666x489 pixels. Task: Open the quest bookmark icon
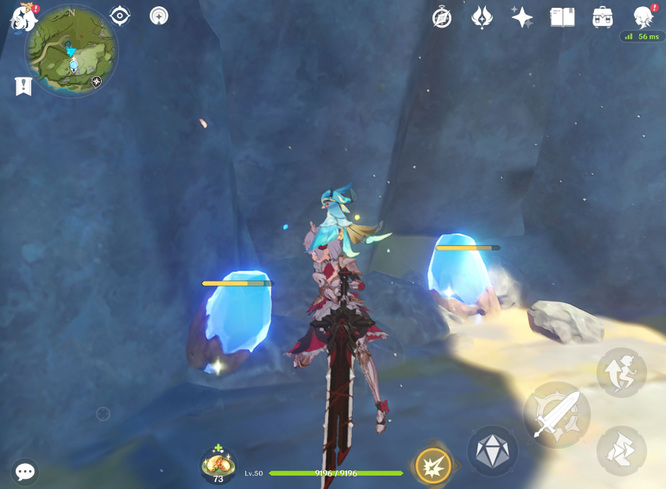point(24,87)
